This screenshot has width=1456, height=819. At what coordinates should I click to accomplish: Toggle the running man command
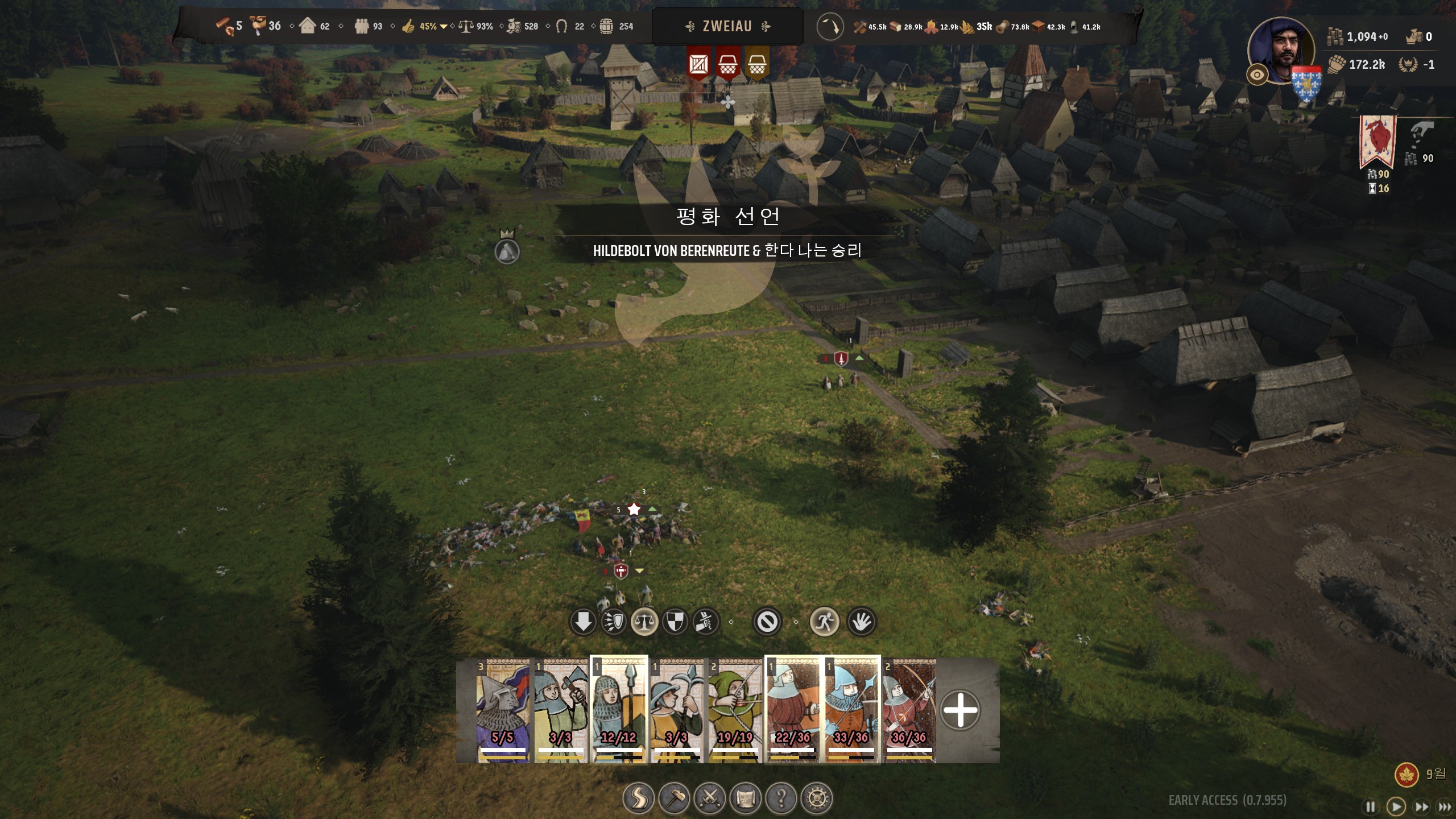point(824,622)
